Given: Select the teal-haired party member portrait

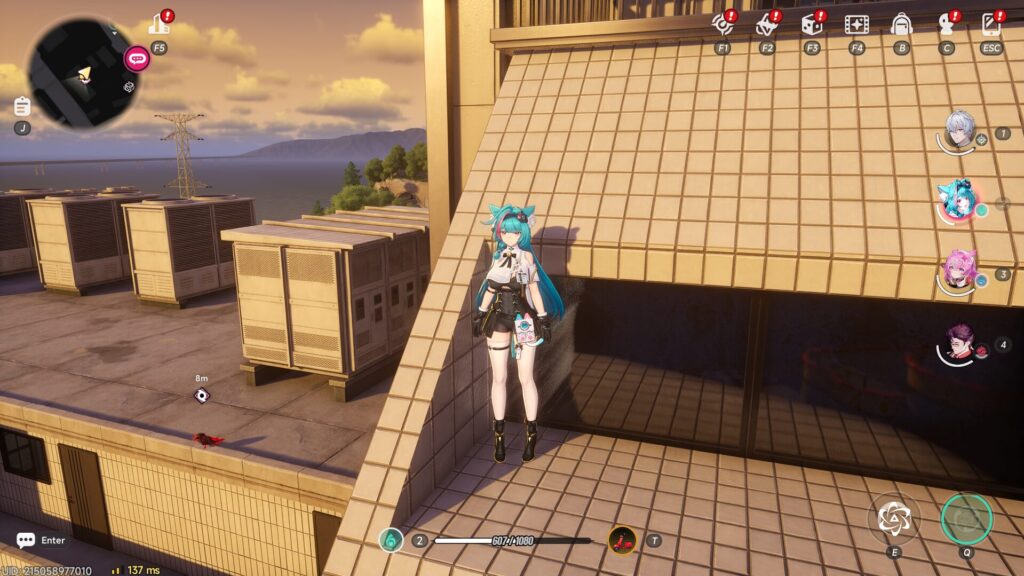Looking at the screenshot, I should pyautogui.click(x=958, y=200).
